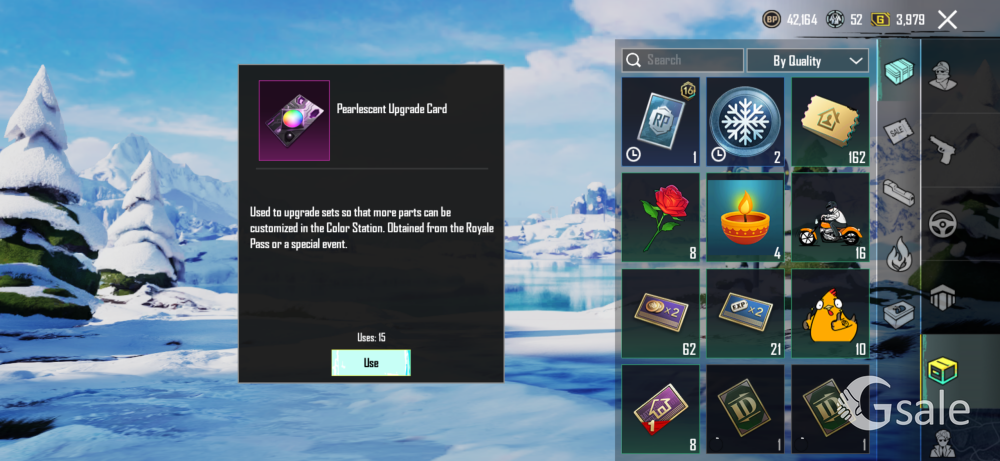Select the golden ticket with 162 count
Image resolution: width=1000 pixels, height=461 pixels.
point(830,122)
